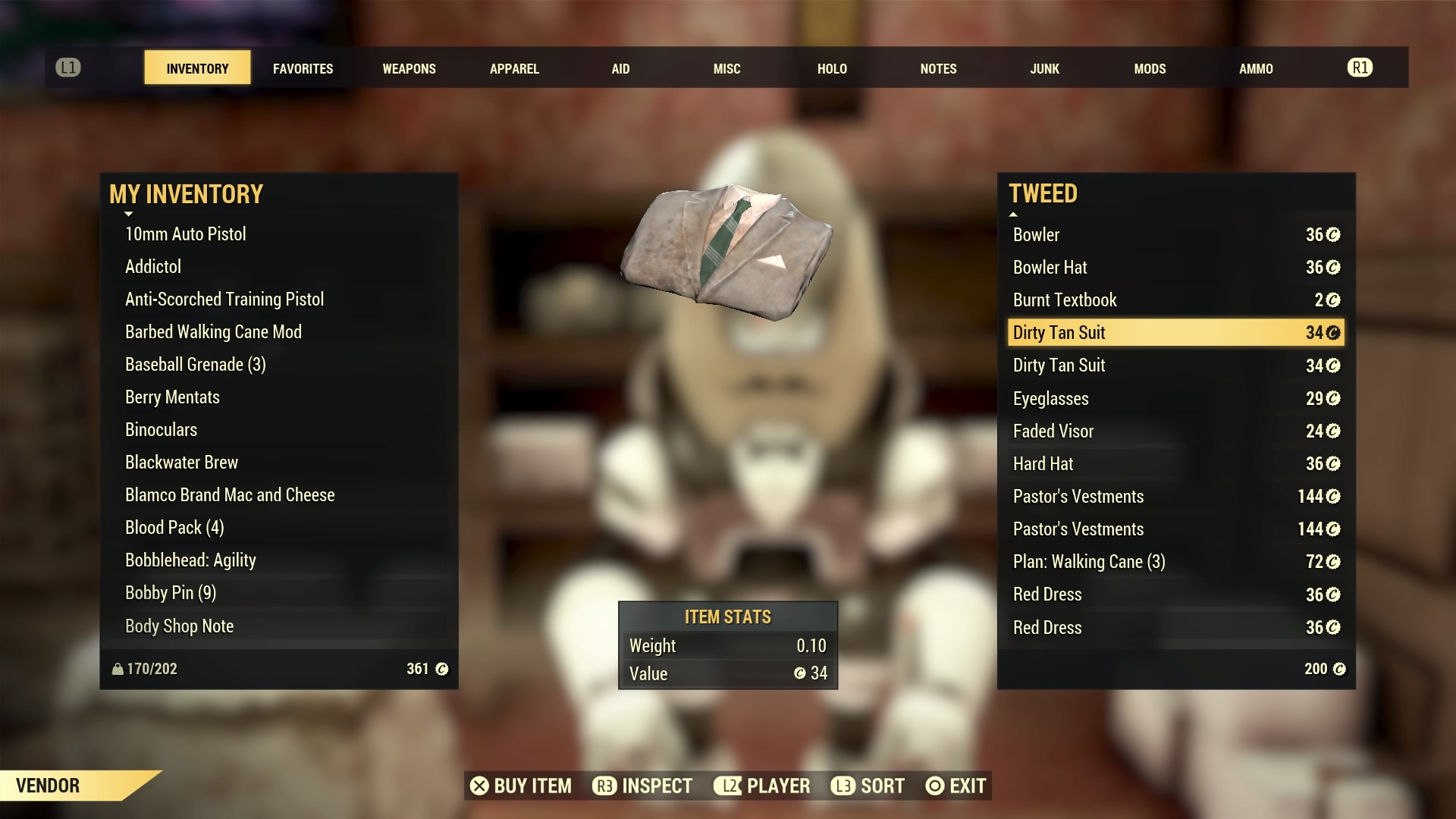This screenshot has height=819, width=1456.
Task: Switch to the Apparel tab
Action: (x=514, y=68)
